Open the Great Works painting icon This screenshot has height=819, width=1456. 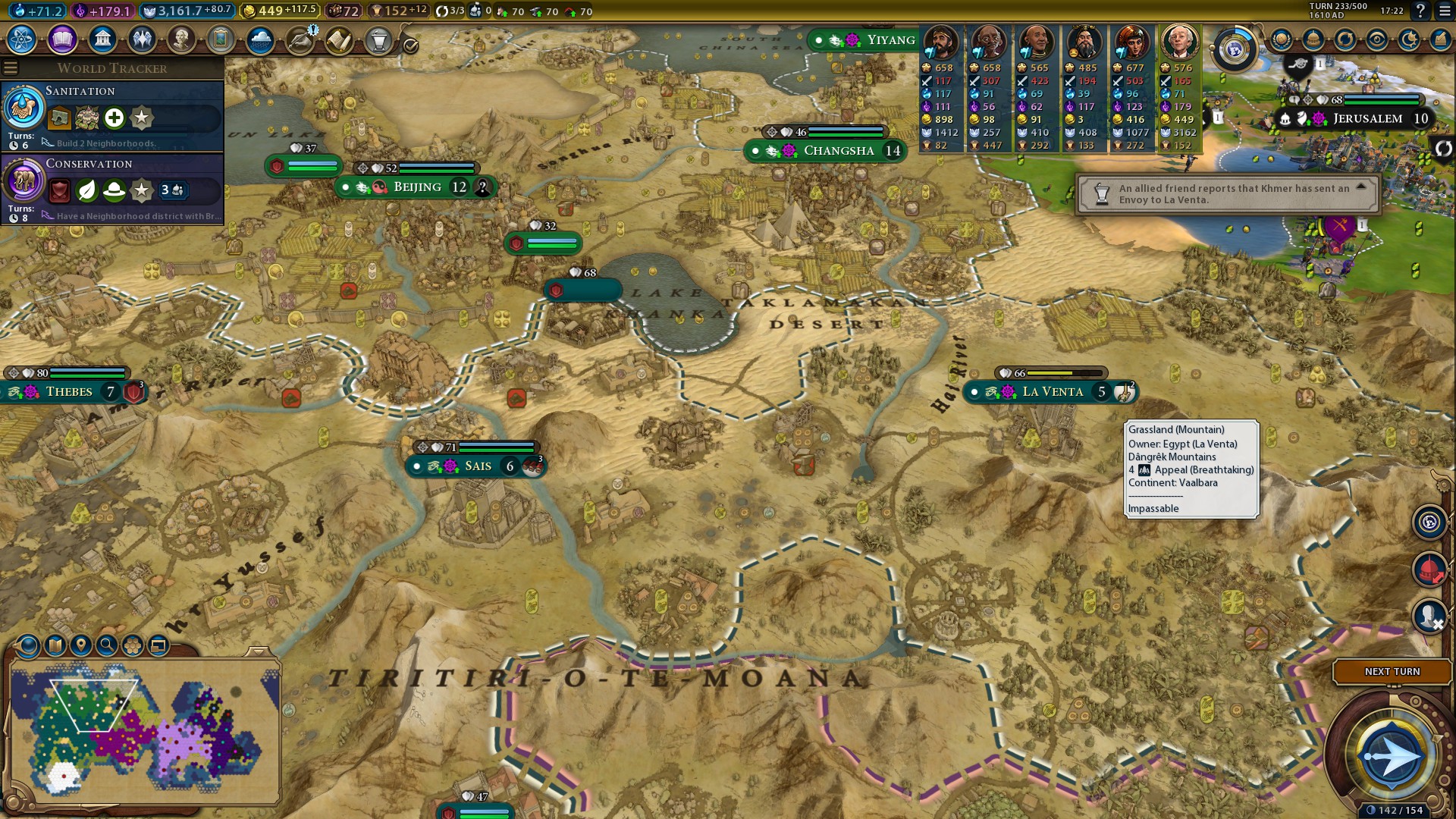(221, 39)
